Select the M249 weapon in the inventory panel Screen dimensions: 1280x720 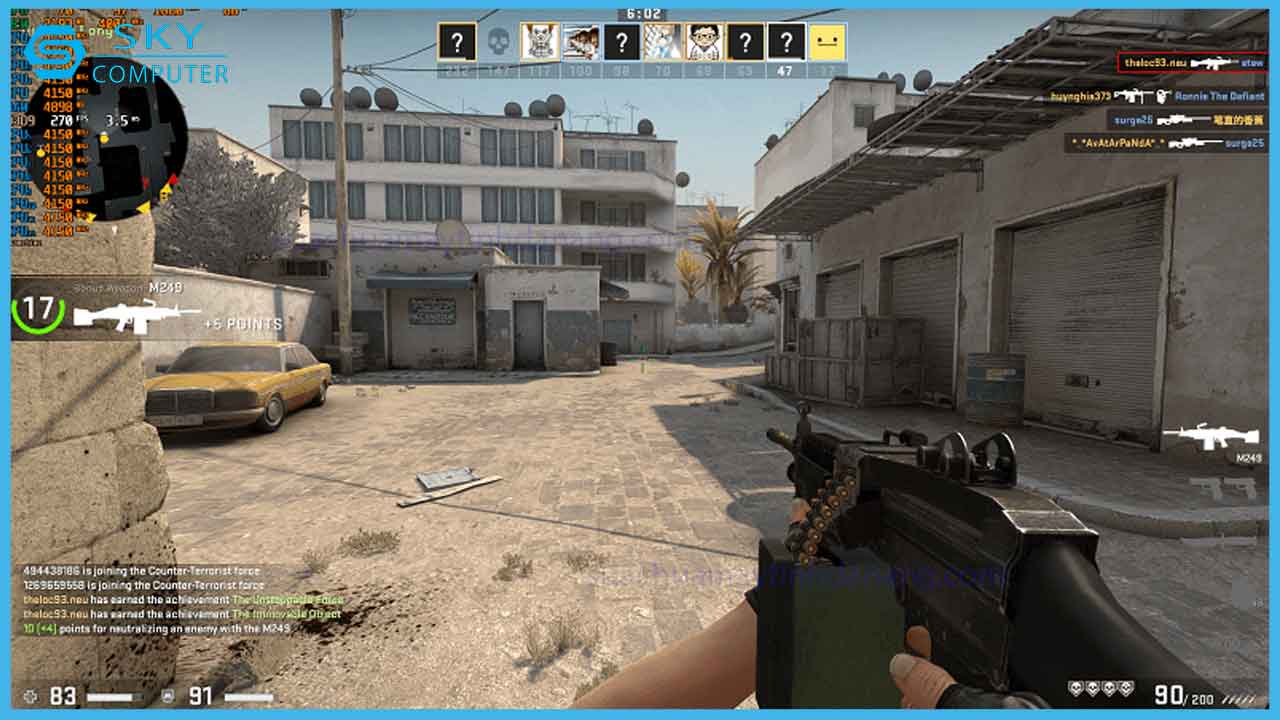tap(1210, 437)
